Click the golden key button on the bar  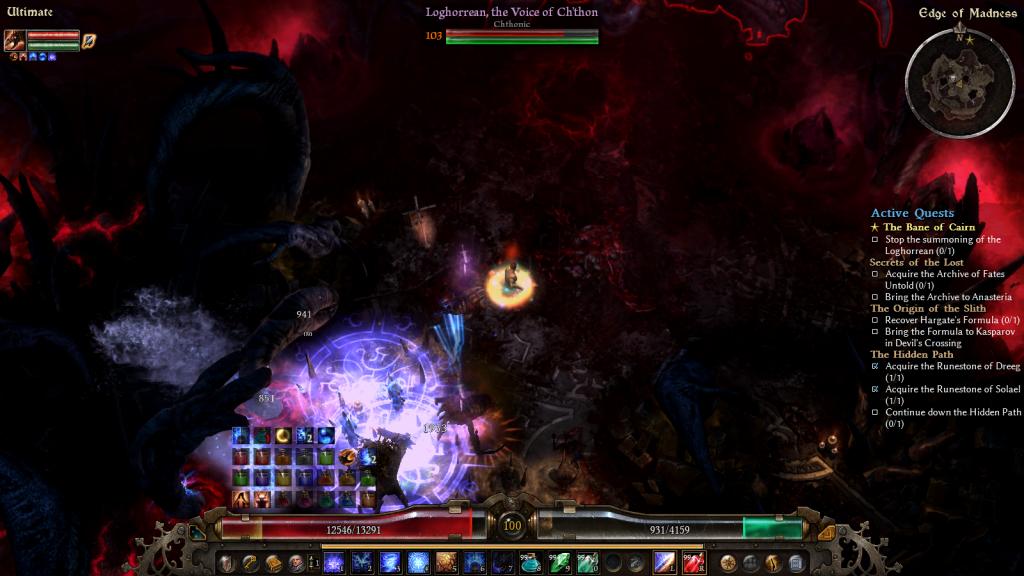coord(249,563)
